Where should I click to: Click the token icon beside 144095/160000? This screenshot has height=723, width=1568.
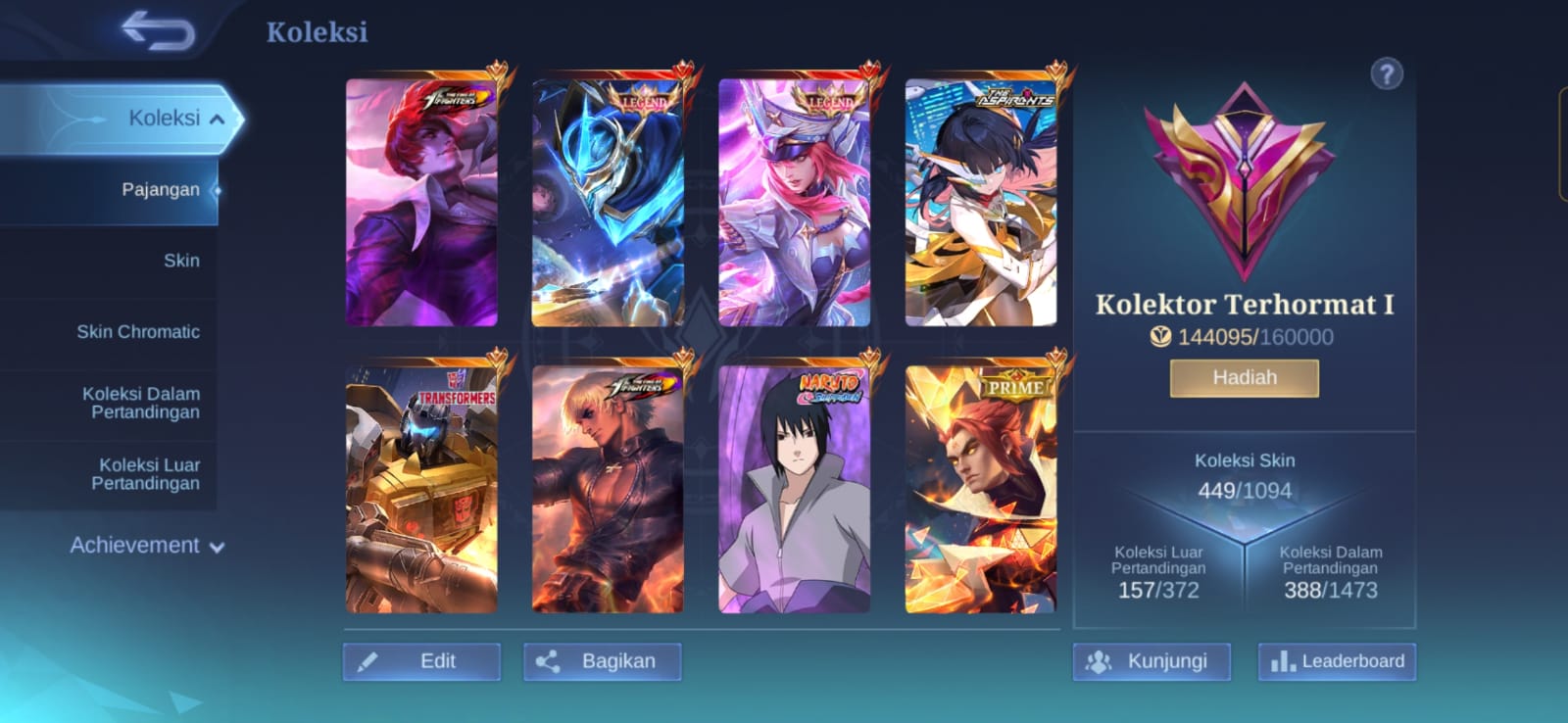pyautogui.click(x=1162, y=338)
